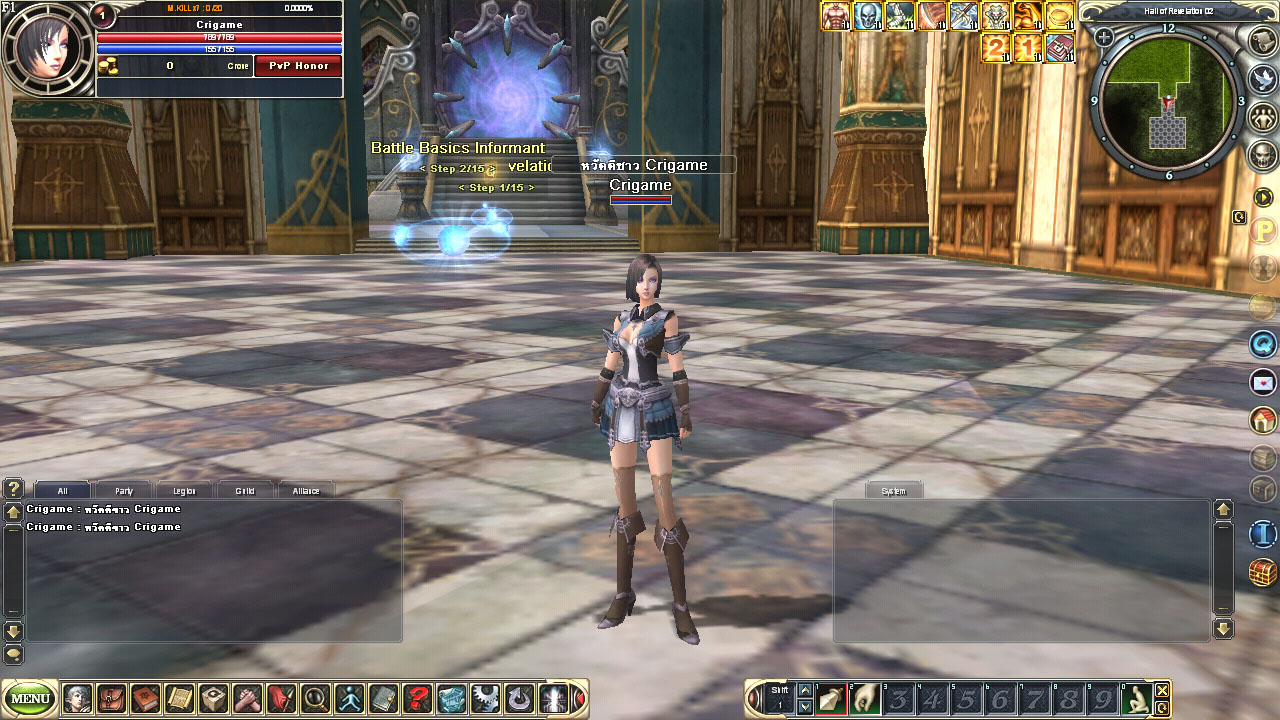This screenshot has width=1280, height=720.
Task: Select the System log tab
Action: coord(893,491)
